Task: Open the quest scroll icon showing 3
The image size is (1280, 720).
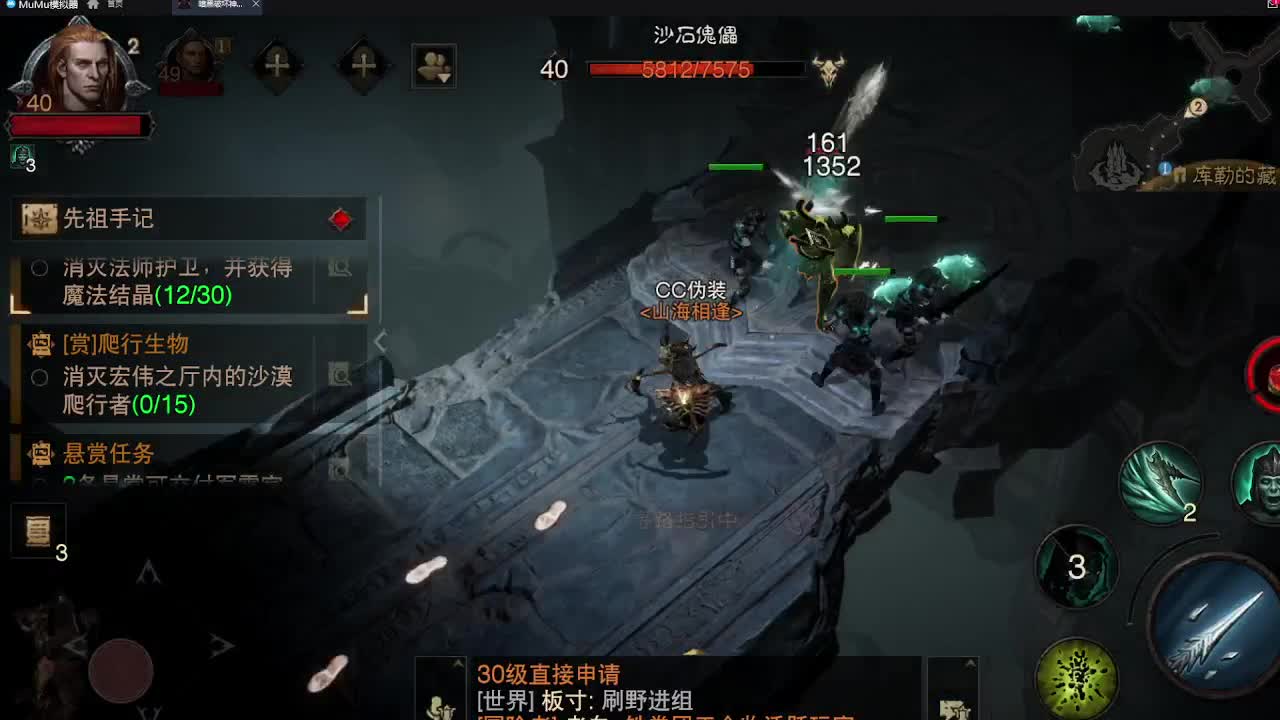Action: tap(38, 530)
